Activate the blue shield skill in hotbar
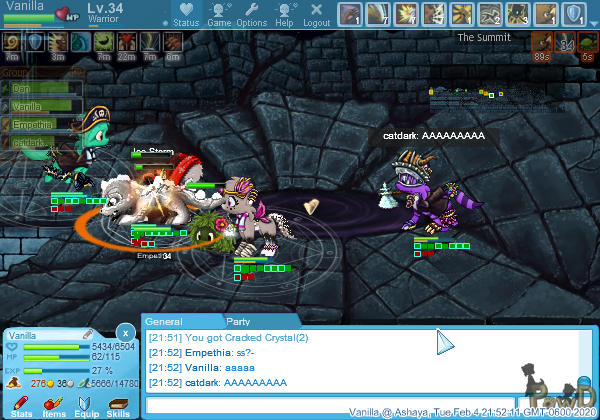The image size is (600, 420). coord(574,14)
